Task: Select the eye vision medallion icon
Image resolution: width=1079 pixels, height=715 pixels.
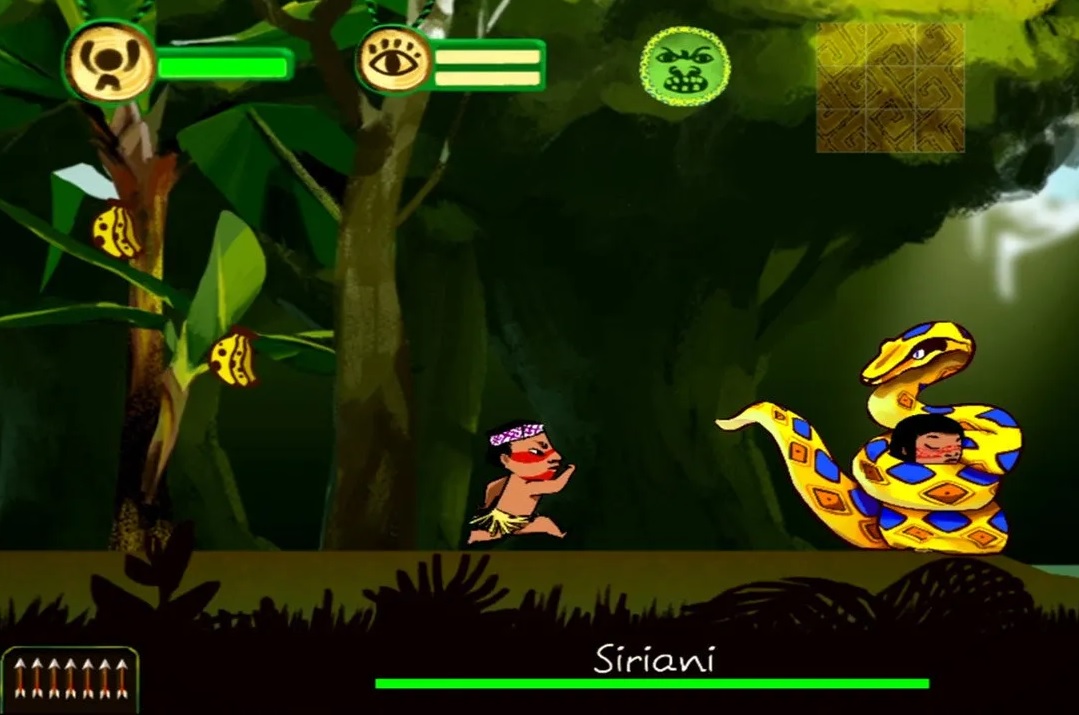Action: point(394,62)
